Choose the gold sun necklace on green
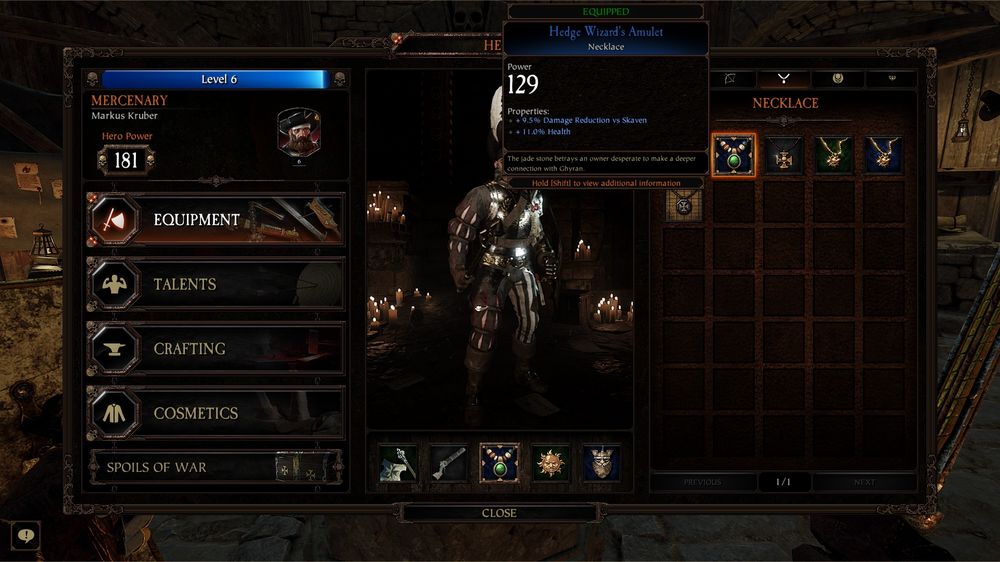 click(833, 155)
